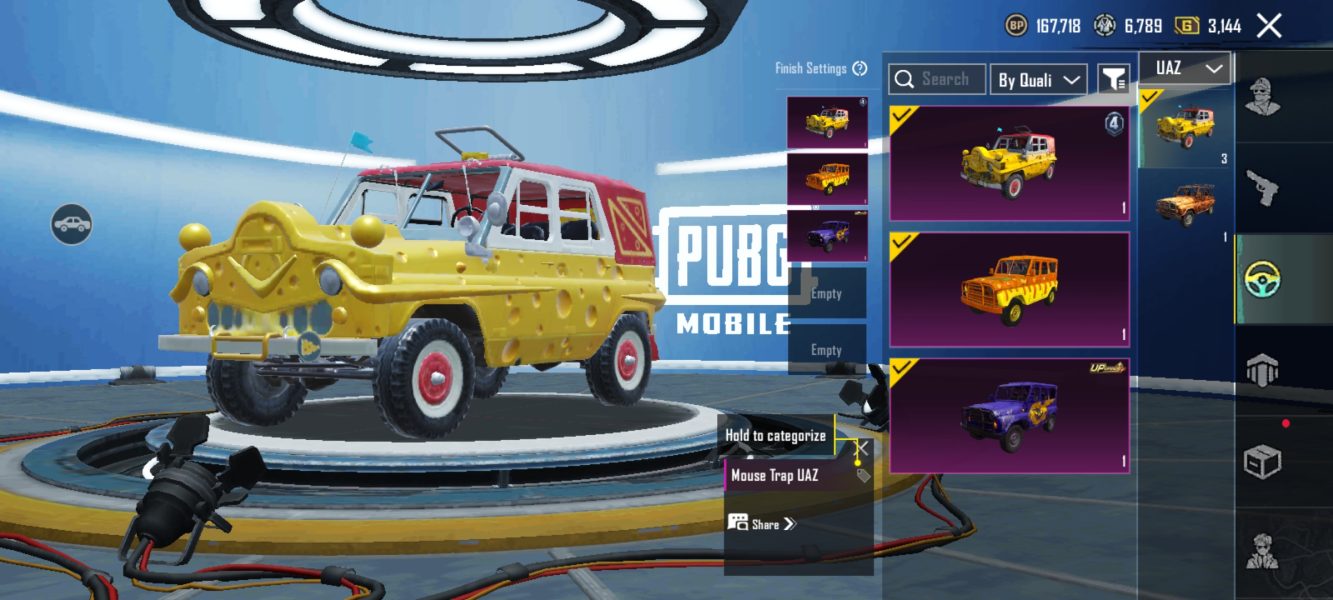Select the orange tiger-striped UAZ skin card
The height and width of the screenshot is (600, 1333).
(1009, 289)
